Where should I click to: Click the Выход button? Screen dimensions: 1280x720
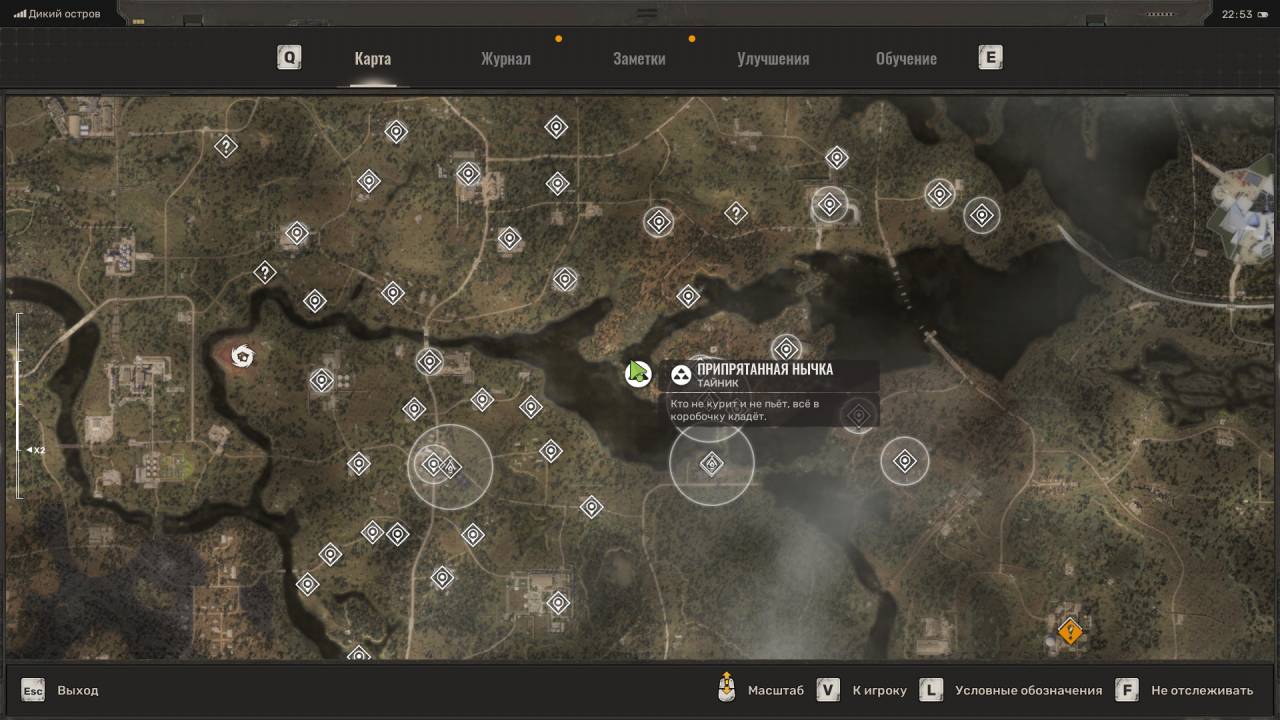[x=61, y=690]
